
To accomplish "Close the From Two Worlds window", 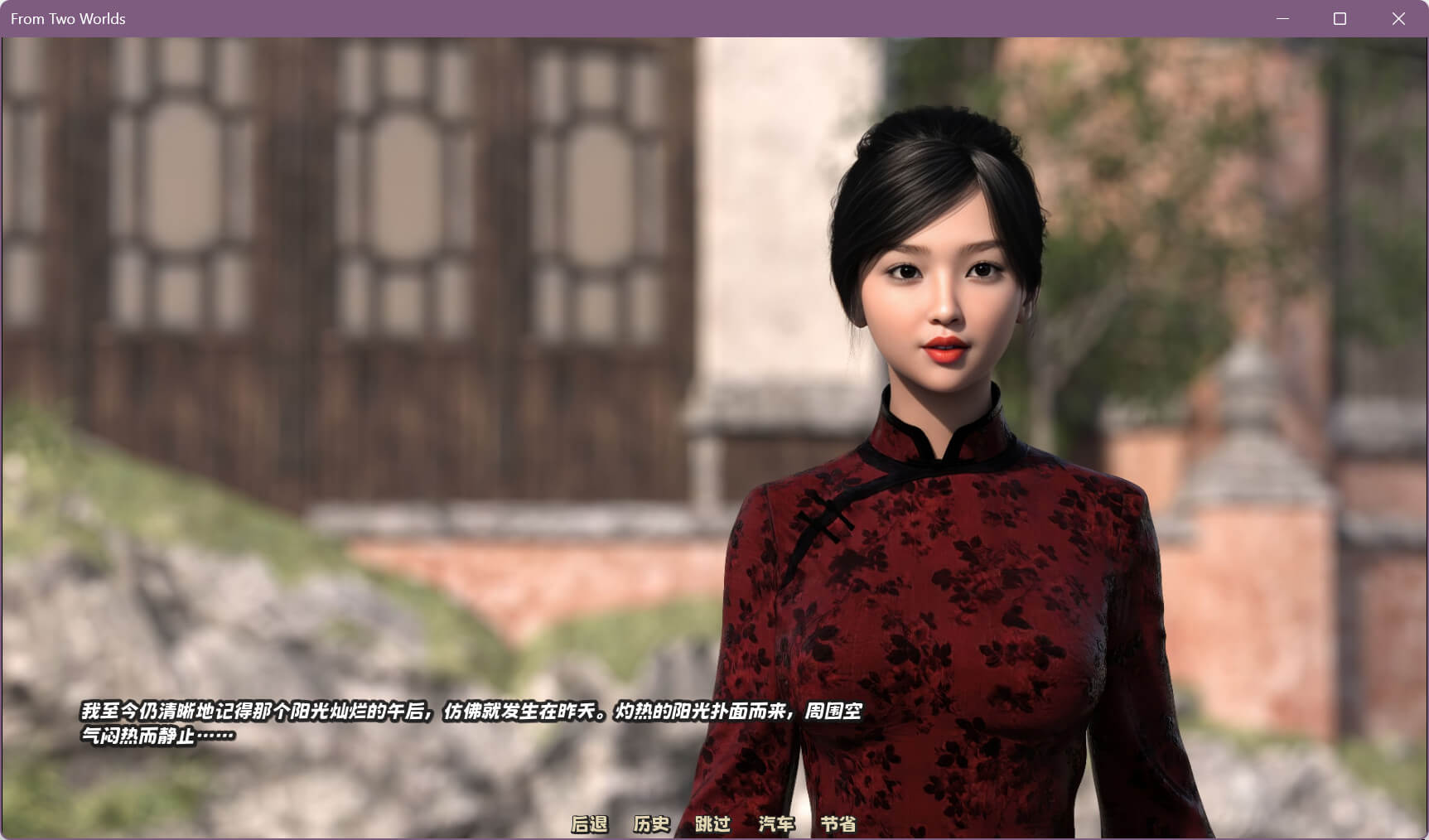I will click(1398, 18).
